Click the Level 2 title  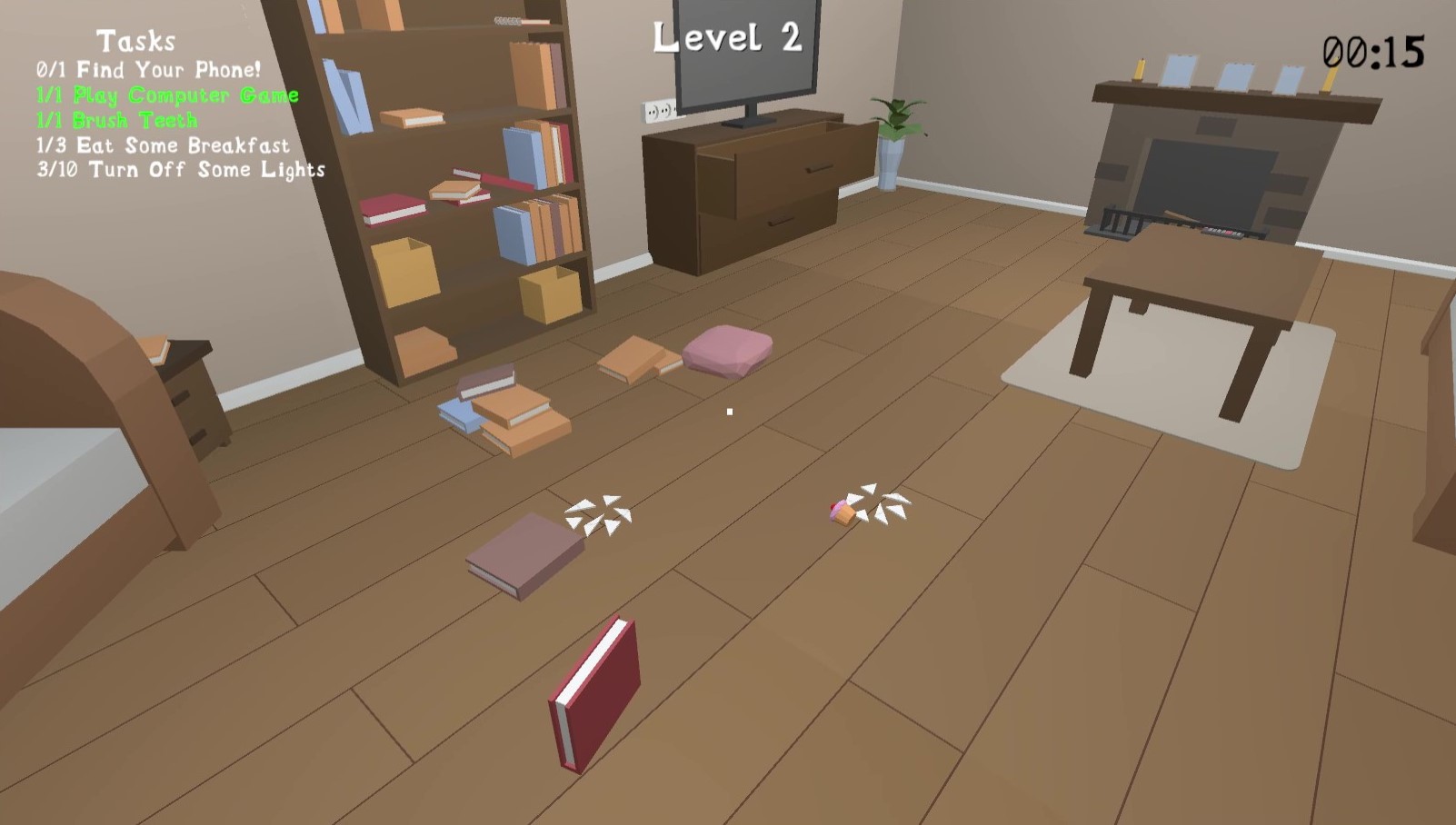pyautogui.click(x=730, y=38)
